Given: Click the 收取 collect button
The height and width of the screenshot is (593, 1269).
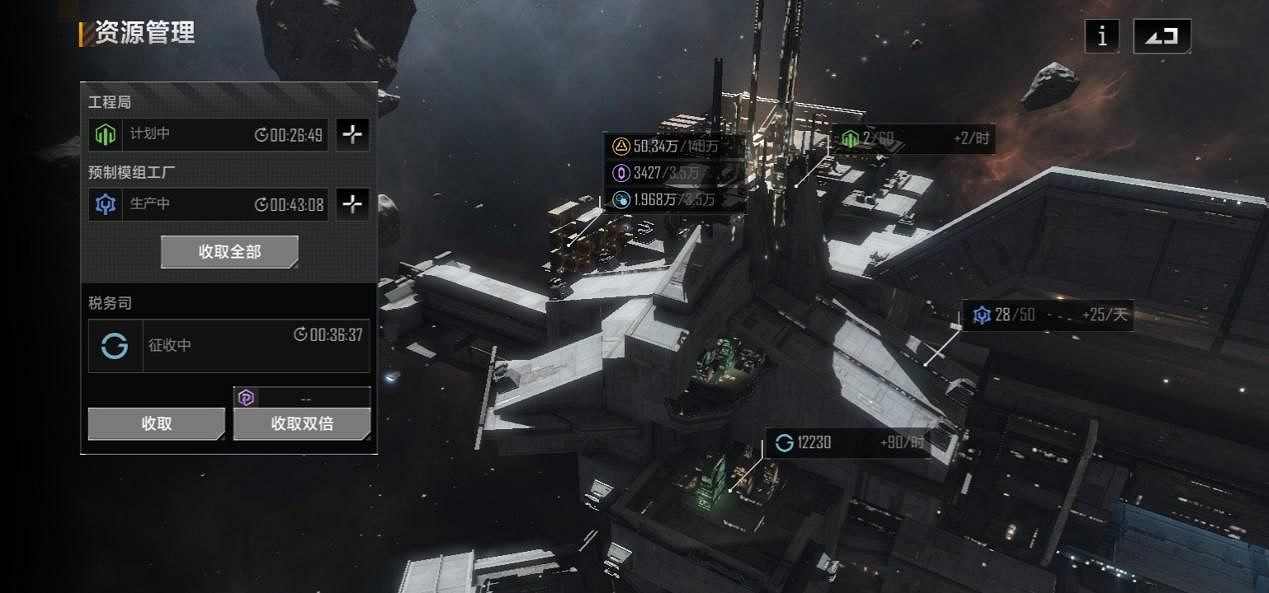Looking at the screenshot, I should pyautogui.click(x=156, y=424).
